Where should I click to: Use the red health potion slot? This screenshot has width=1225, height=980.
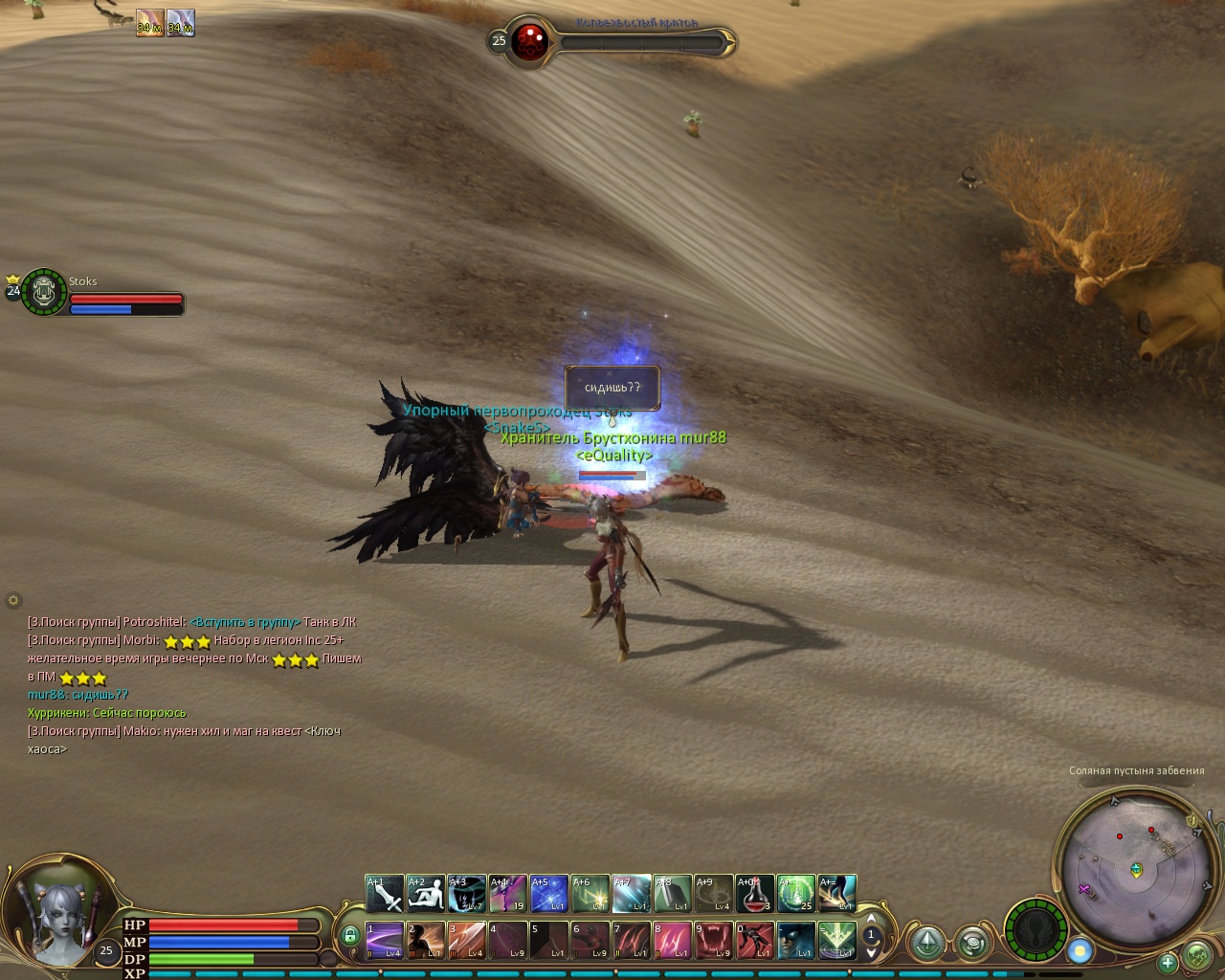pyautogui.click(x=755, y=894)
